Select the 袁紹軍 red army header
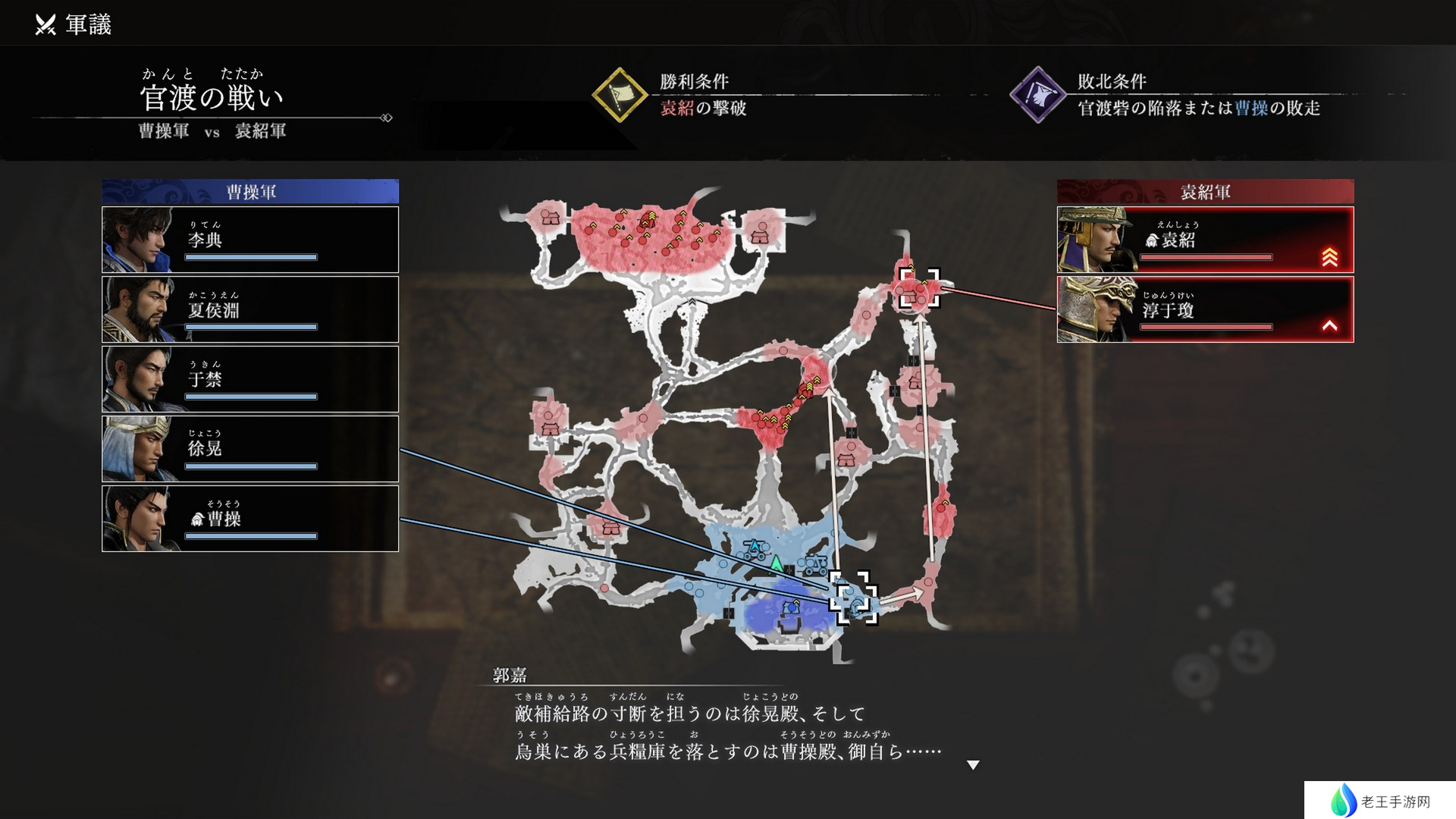 click(1204, 191)
